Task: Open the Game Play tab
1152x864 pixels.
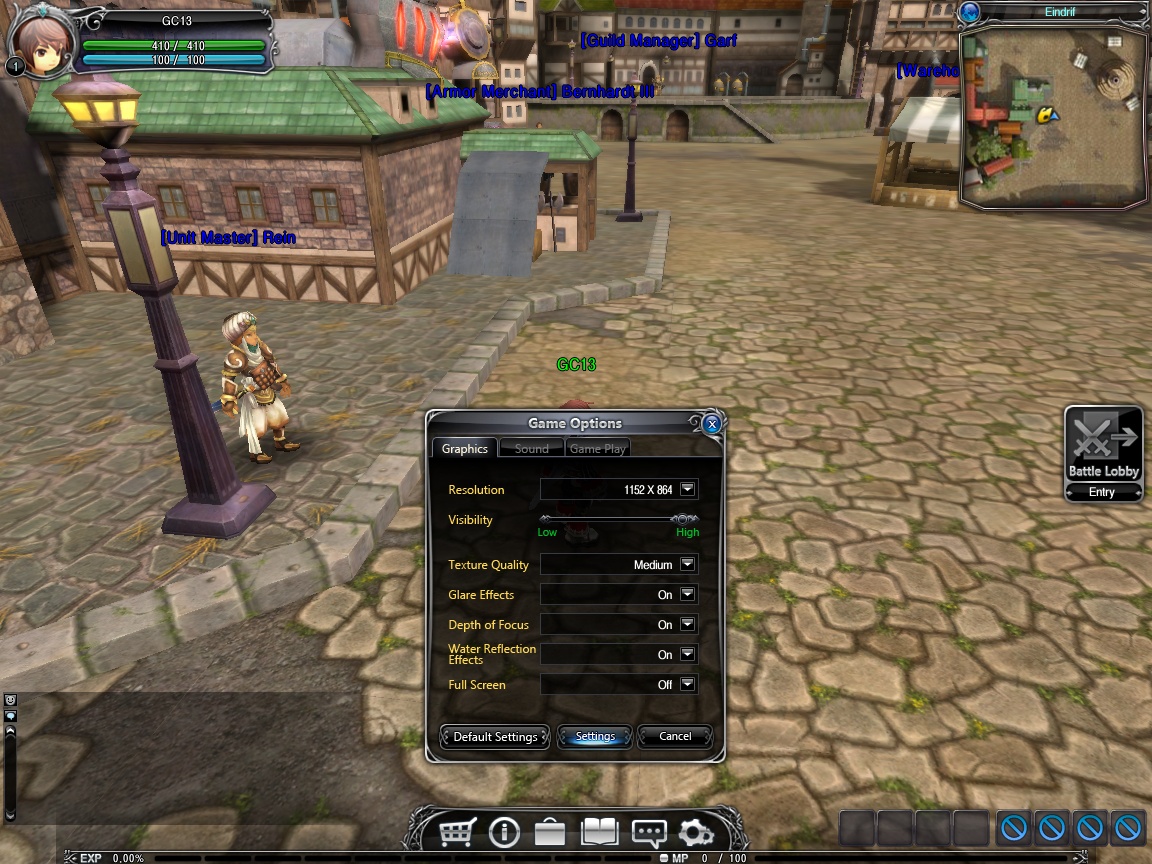Action: click(x=597, y=449)
